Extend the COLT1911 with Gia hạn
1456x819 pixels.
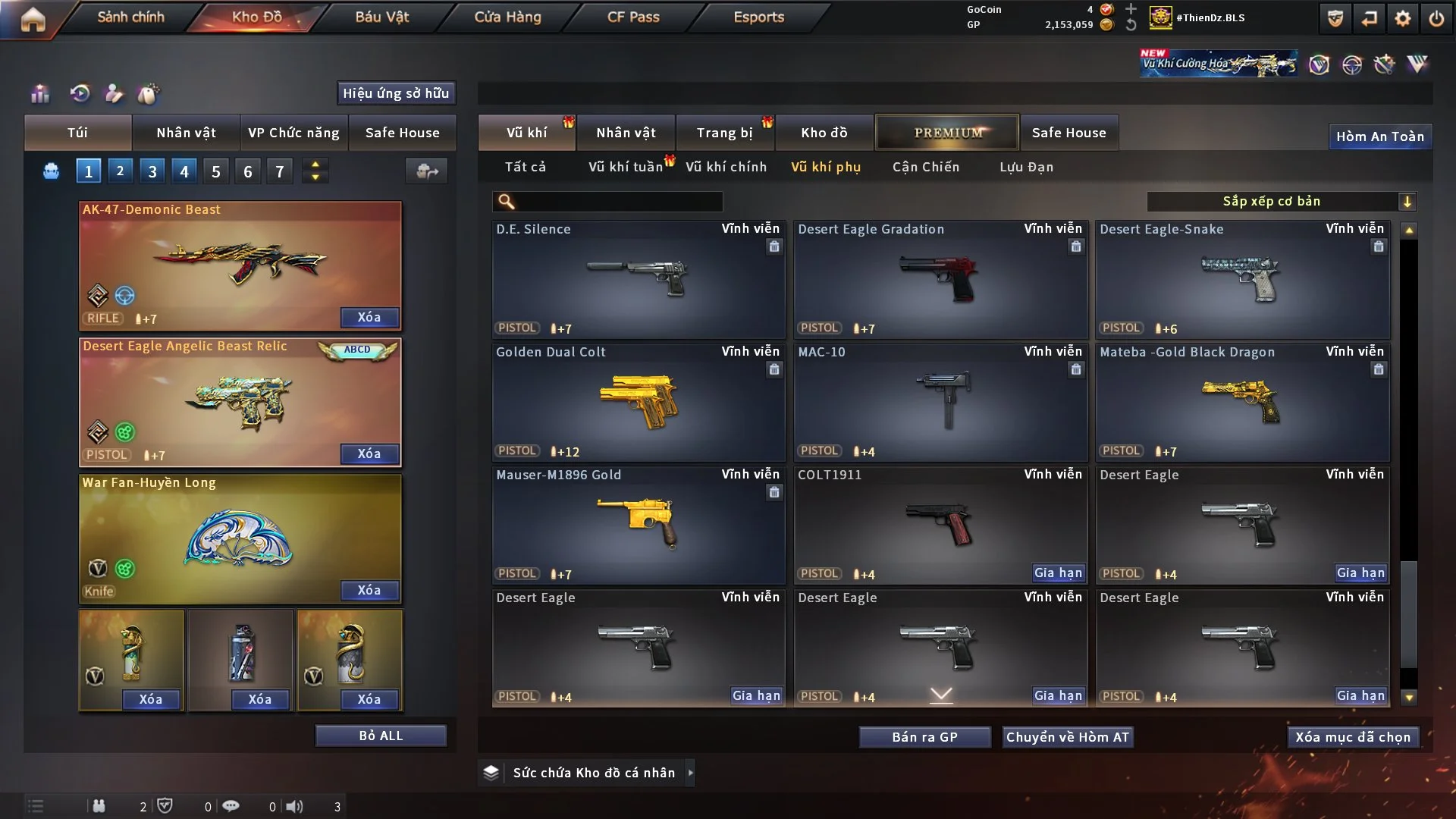(x=1058, y=573)
